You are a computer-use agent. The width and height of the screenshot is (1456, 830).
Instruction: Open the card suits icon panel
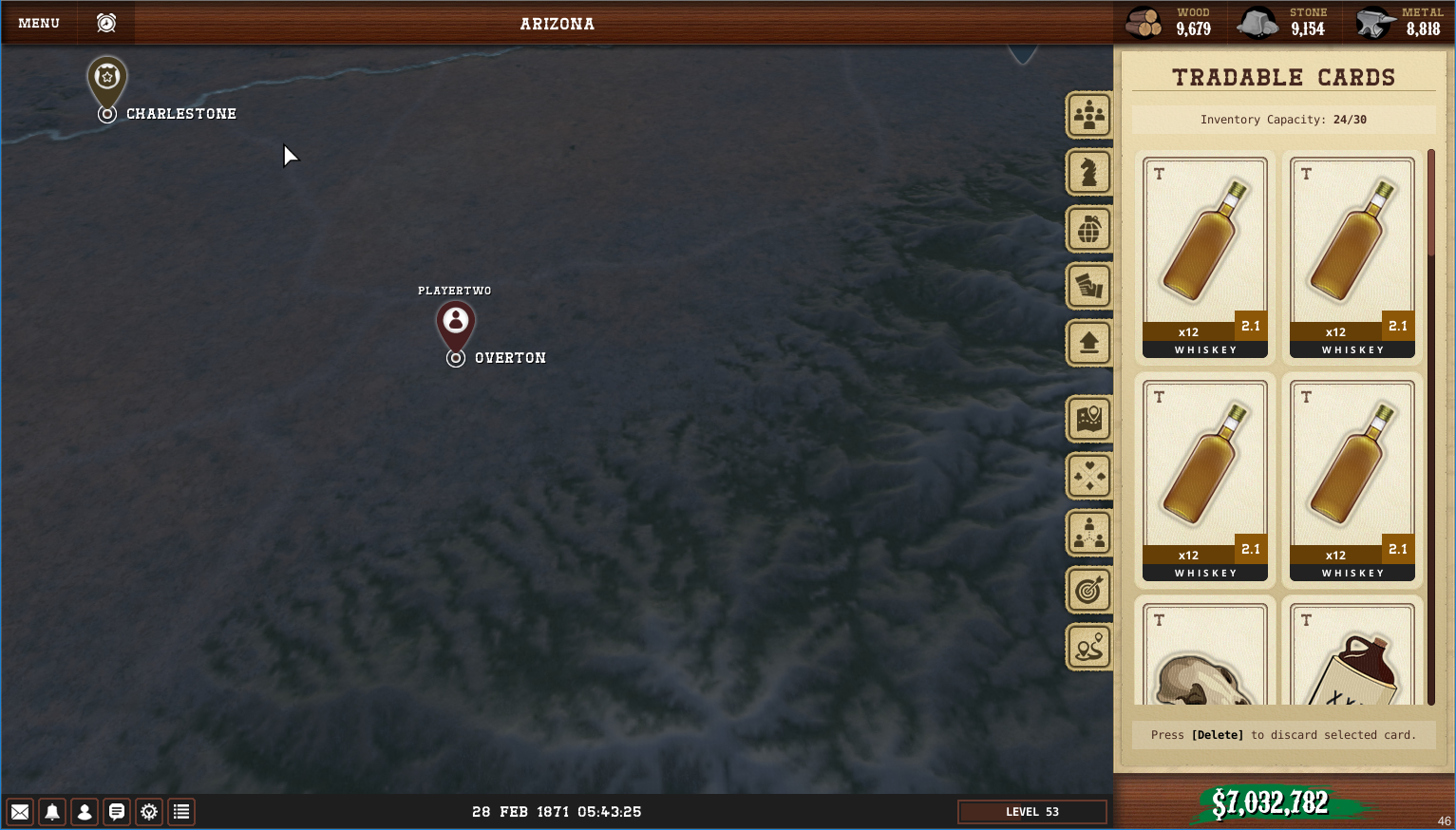pos(1088,476)
